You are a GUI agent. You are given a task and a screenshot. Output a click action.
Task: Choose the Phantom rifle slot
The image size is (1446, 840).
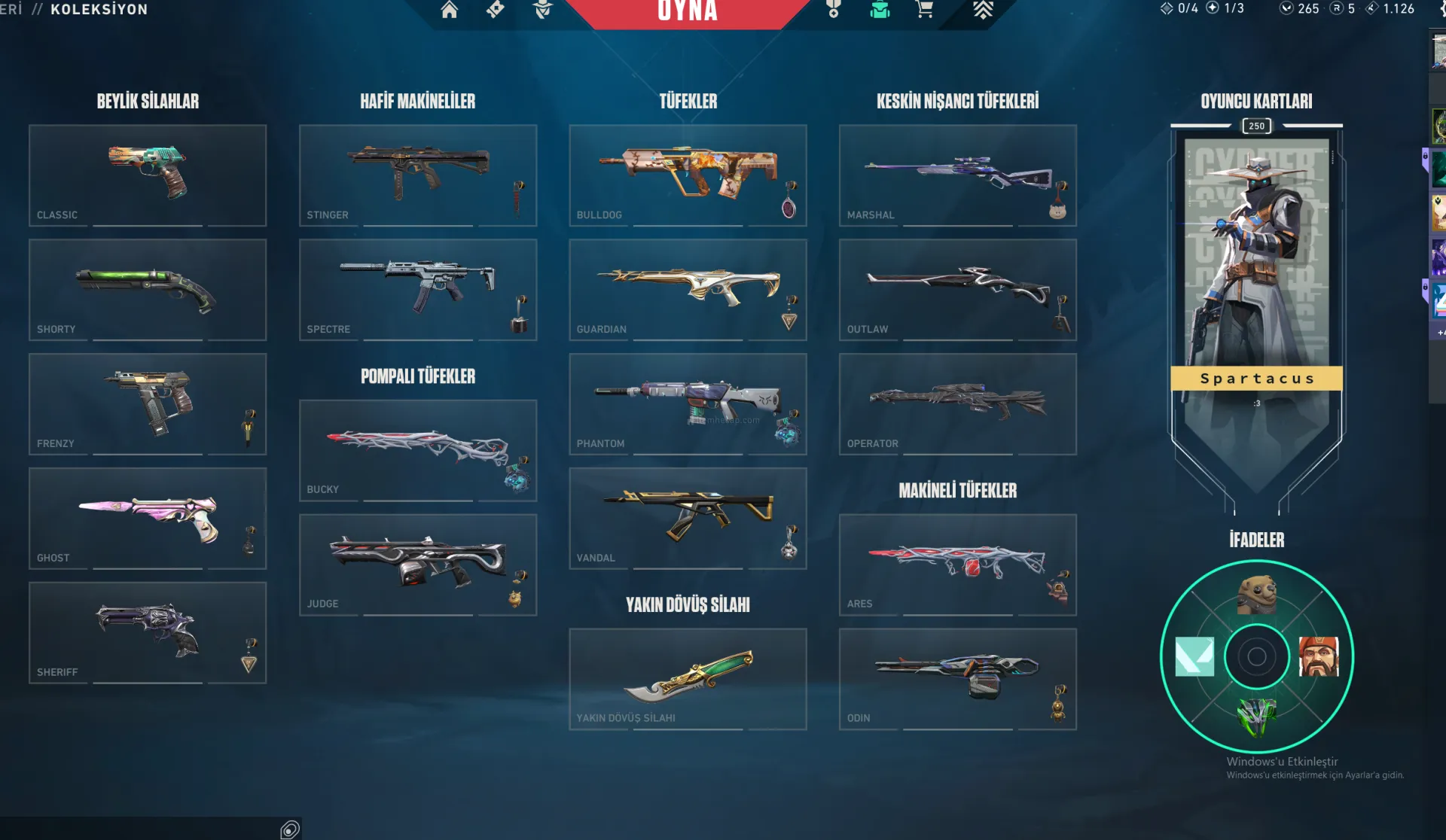[x=688, y=404]
